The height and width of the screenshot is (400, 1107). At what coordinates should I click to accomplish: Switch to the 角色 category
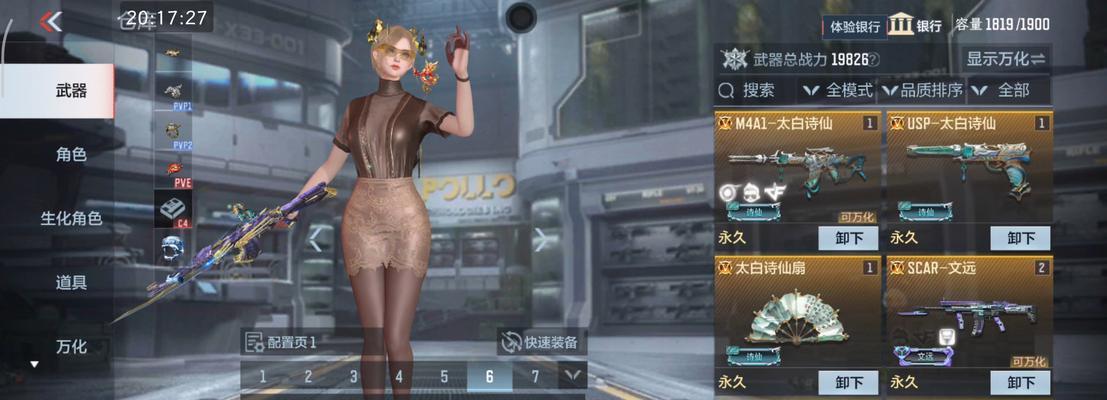pos(71,155)
